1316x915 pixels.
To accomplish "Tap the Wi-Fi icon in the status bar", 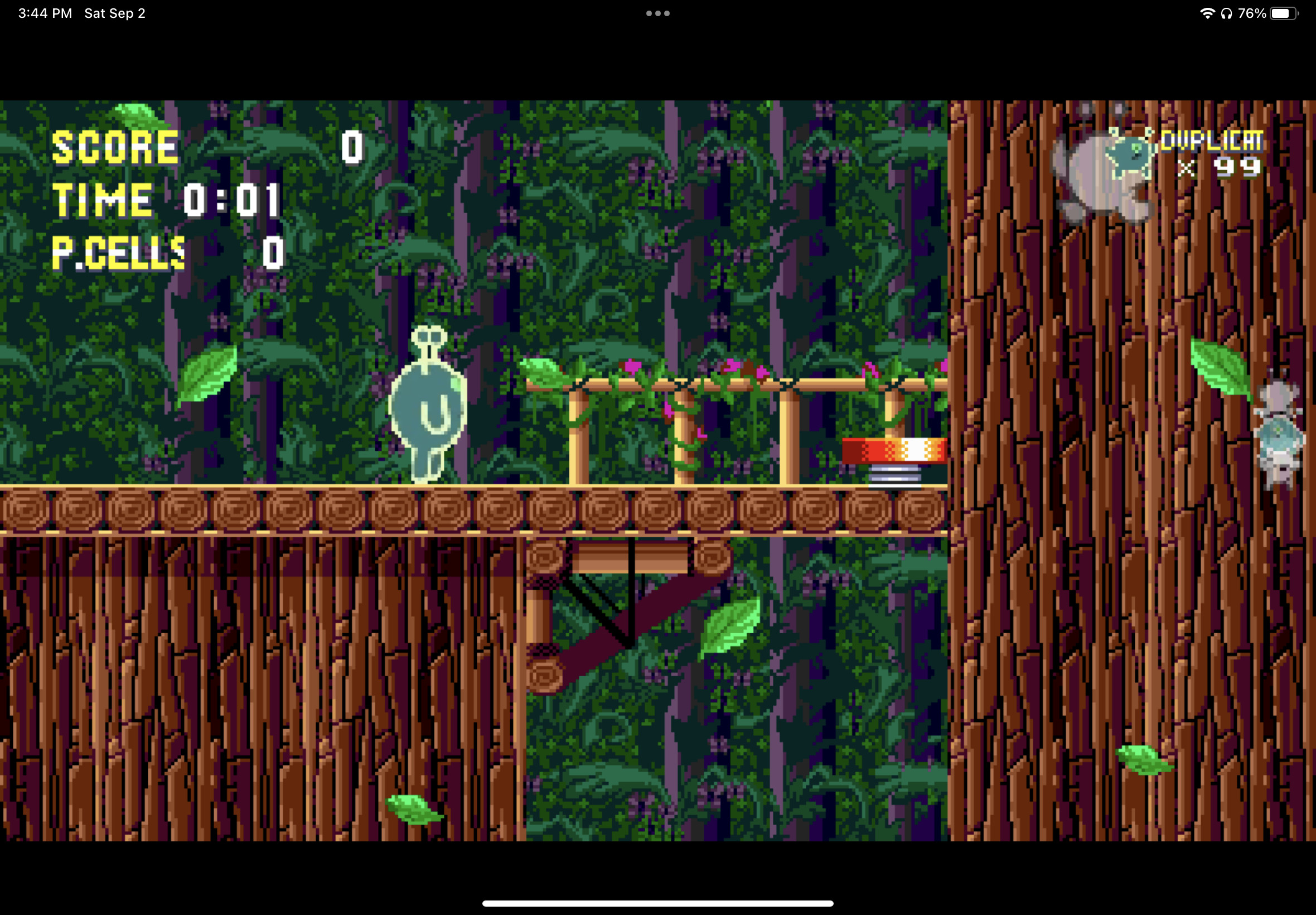I will [1207, 13].
